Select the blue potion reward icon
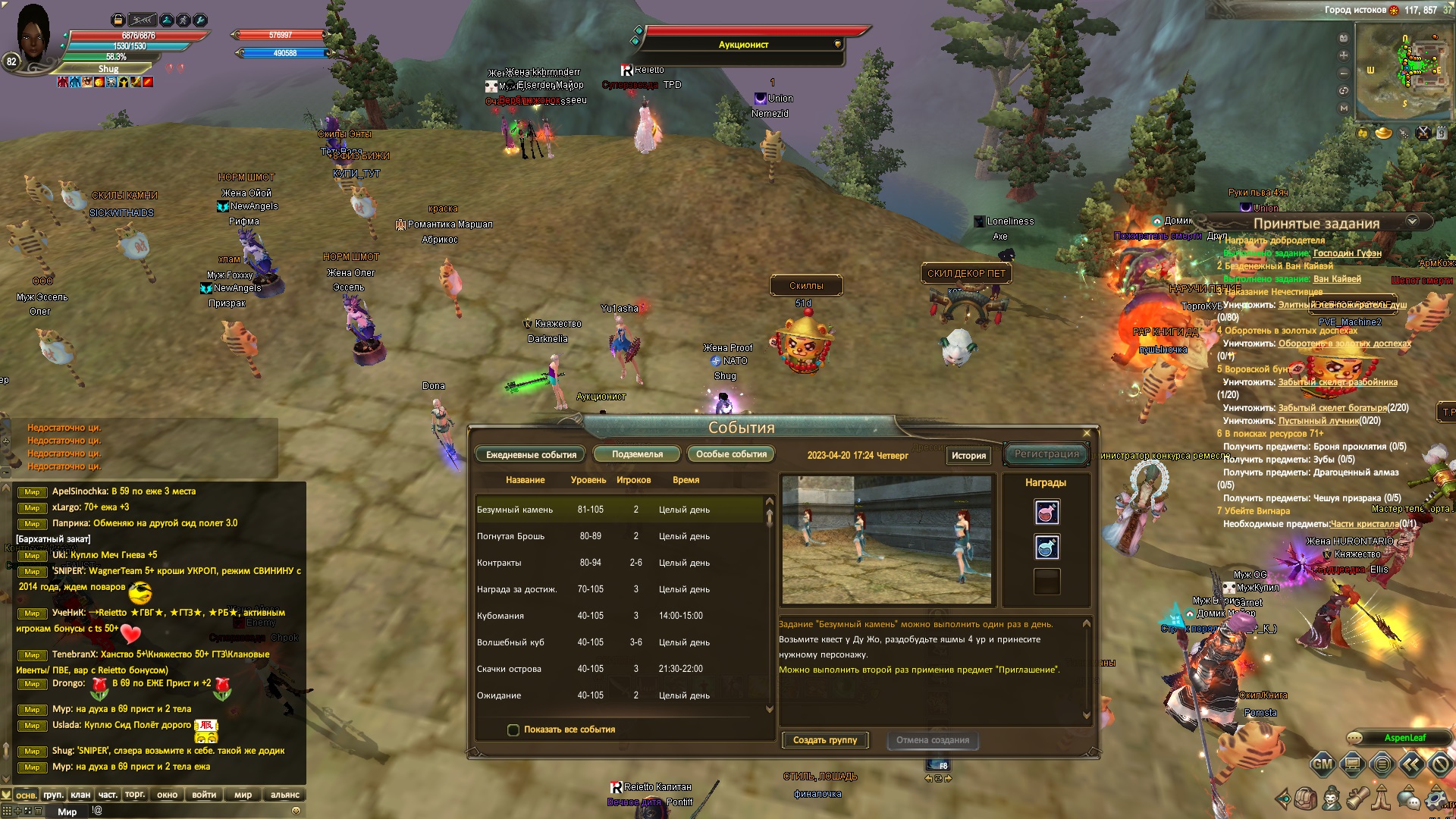The height and width of the screenshot is (819, 1456). 1046,547
